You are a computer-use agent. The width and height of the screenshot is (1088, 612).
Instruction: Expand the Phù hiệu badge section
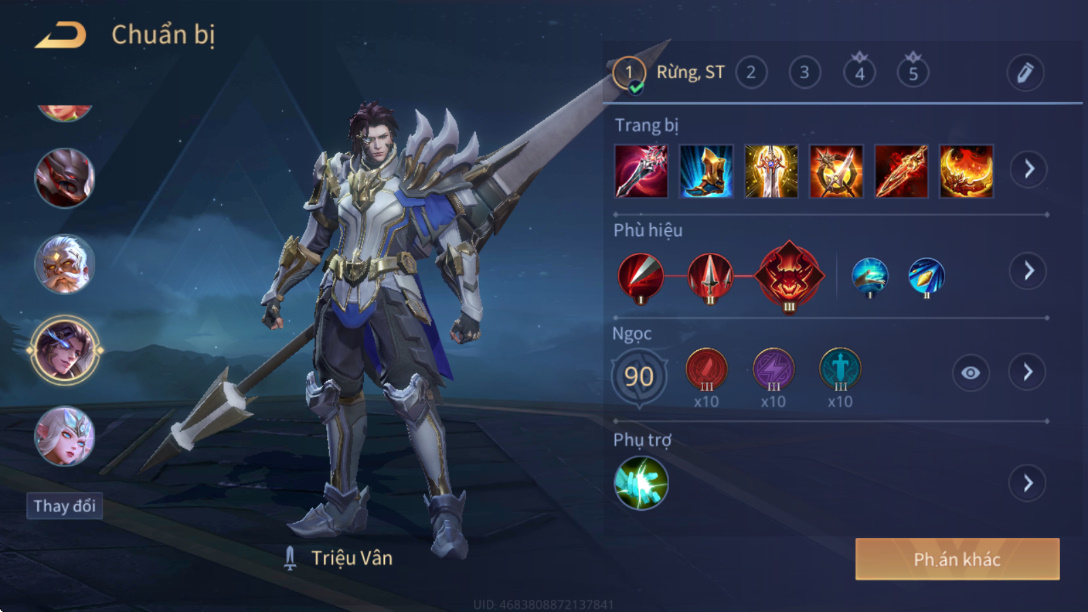pos(1027,270)
